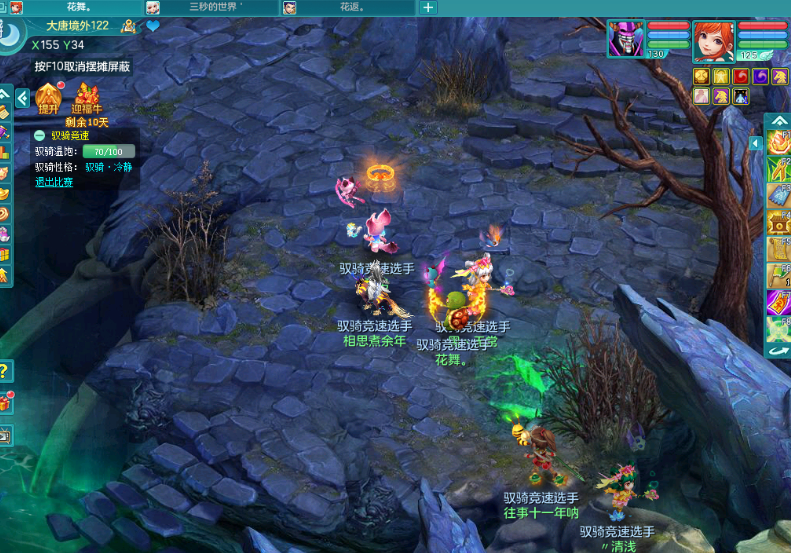Click the 提升 upgrade icon
The width and height of the screenshot is (791, 553).
(48, 99)
